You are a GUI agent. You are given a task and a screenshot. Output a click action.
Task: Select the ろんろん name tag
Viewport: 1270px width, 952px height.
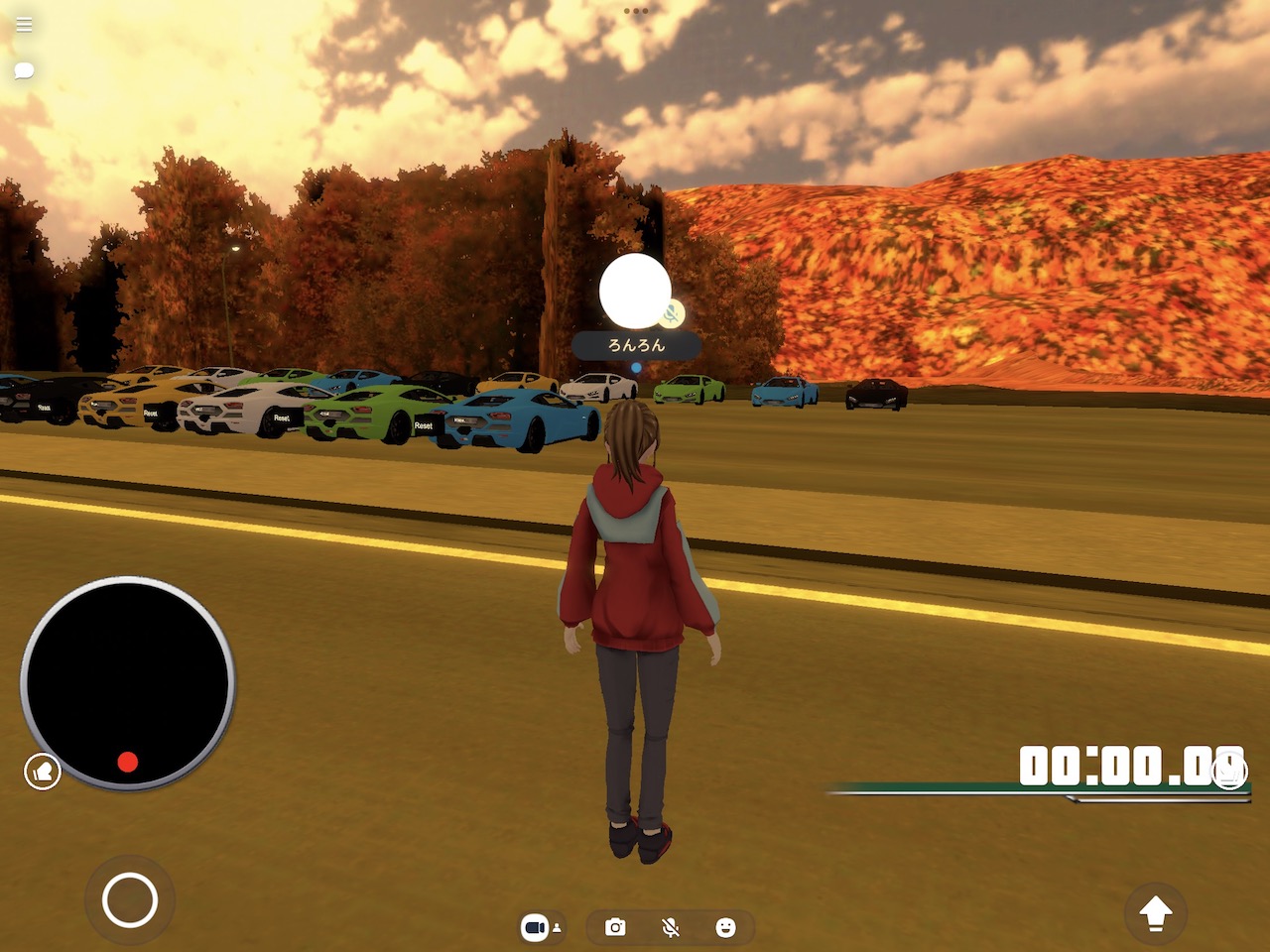[x=636, y=345]
